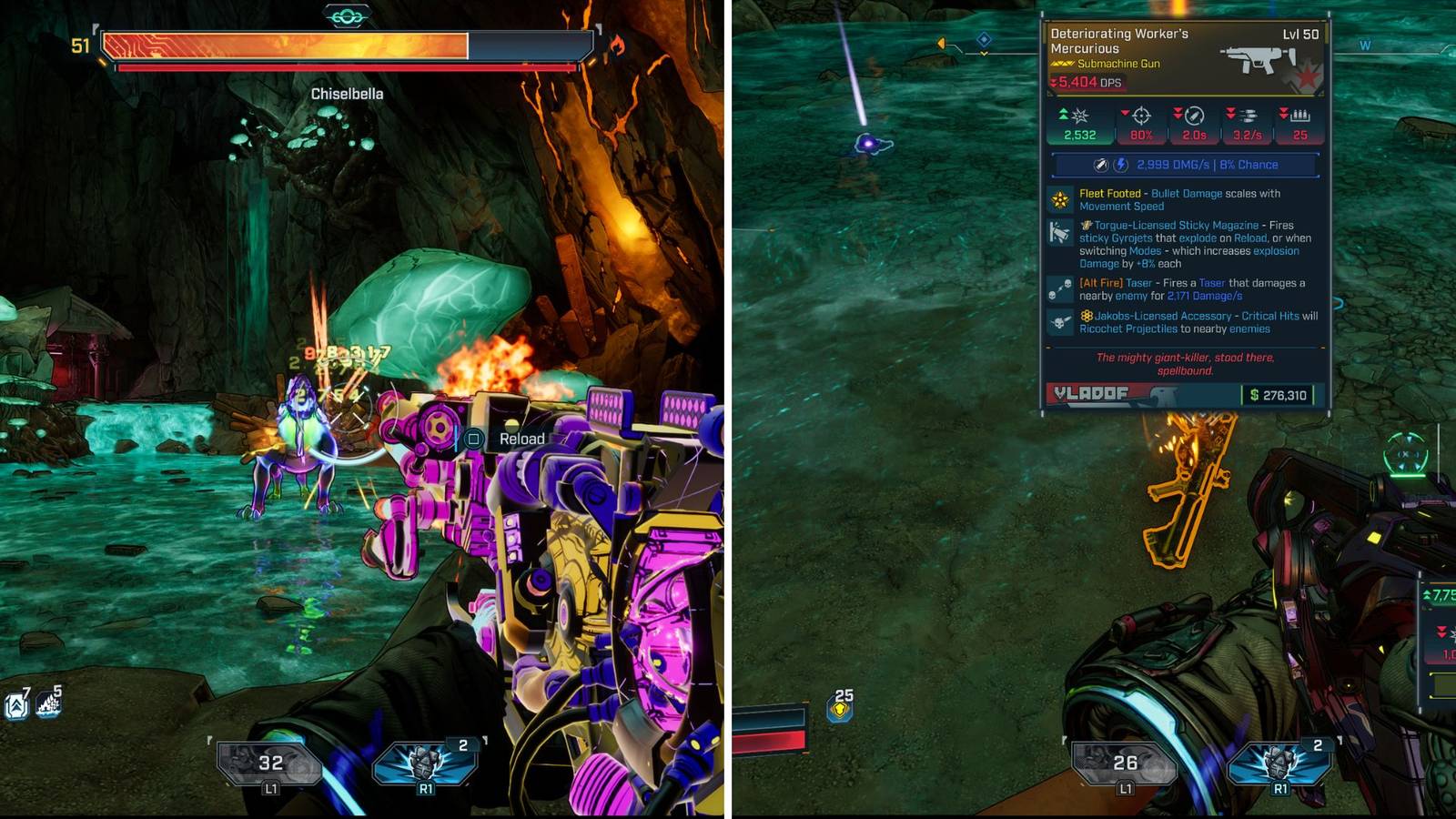Screen dimensions: 1456x819
Task: Click the reload time clock icon
Action: coord(1195,116)
